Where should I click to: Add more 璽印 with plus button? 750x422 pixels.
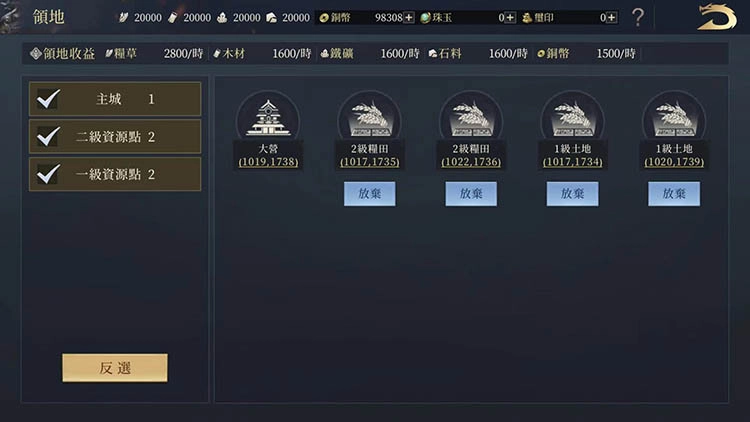pyautogui.click(x=611, y=18)
